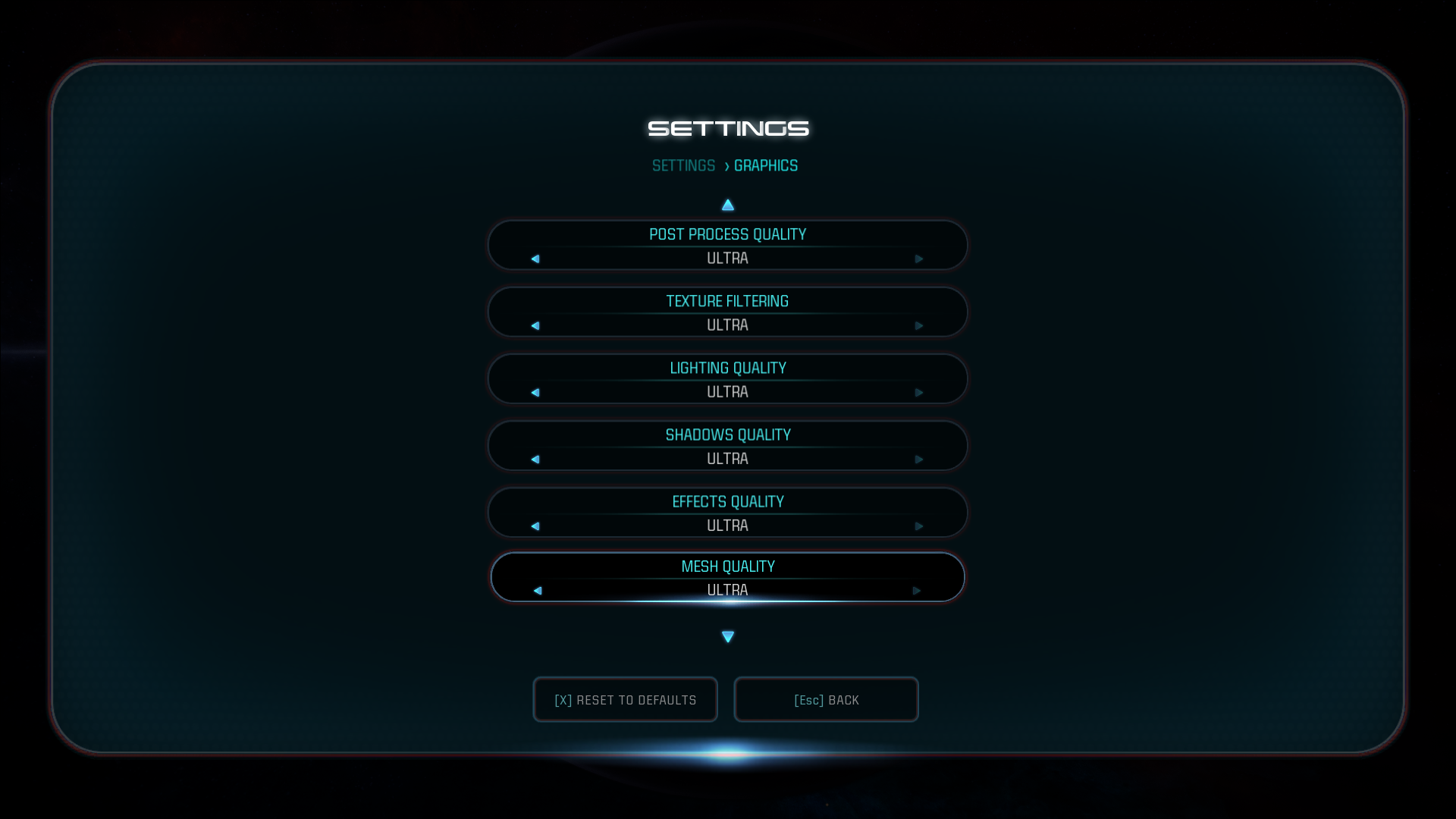Decrease Post Process Quality with left arrow

[x=536, y=259]
